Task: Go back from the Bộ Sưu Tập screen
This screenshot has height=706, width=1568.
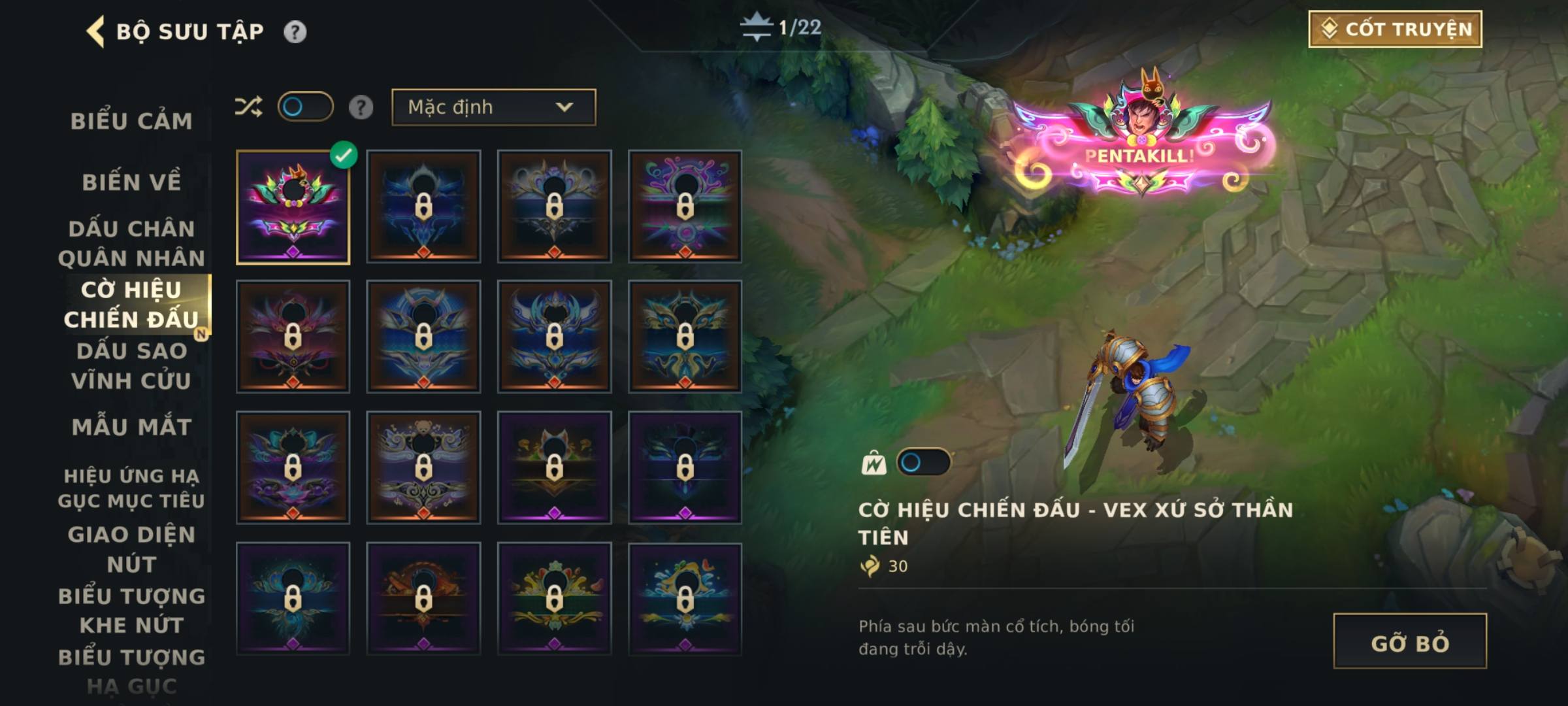Action: (96, 31)
